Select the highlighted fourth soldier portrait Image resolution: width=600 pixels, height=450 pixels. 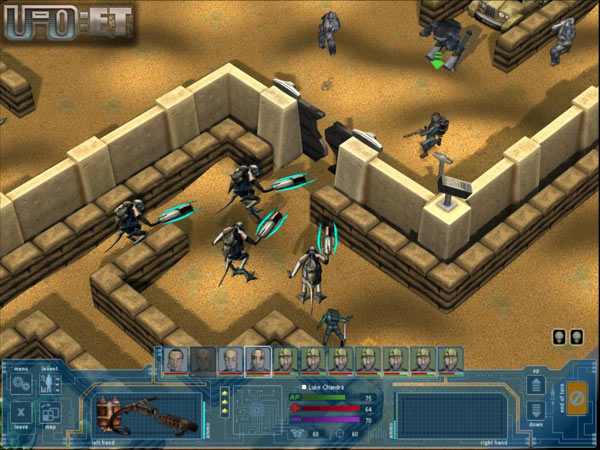[x=258, y=359]
